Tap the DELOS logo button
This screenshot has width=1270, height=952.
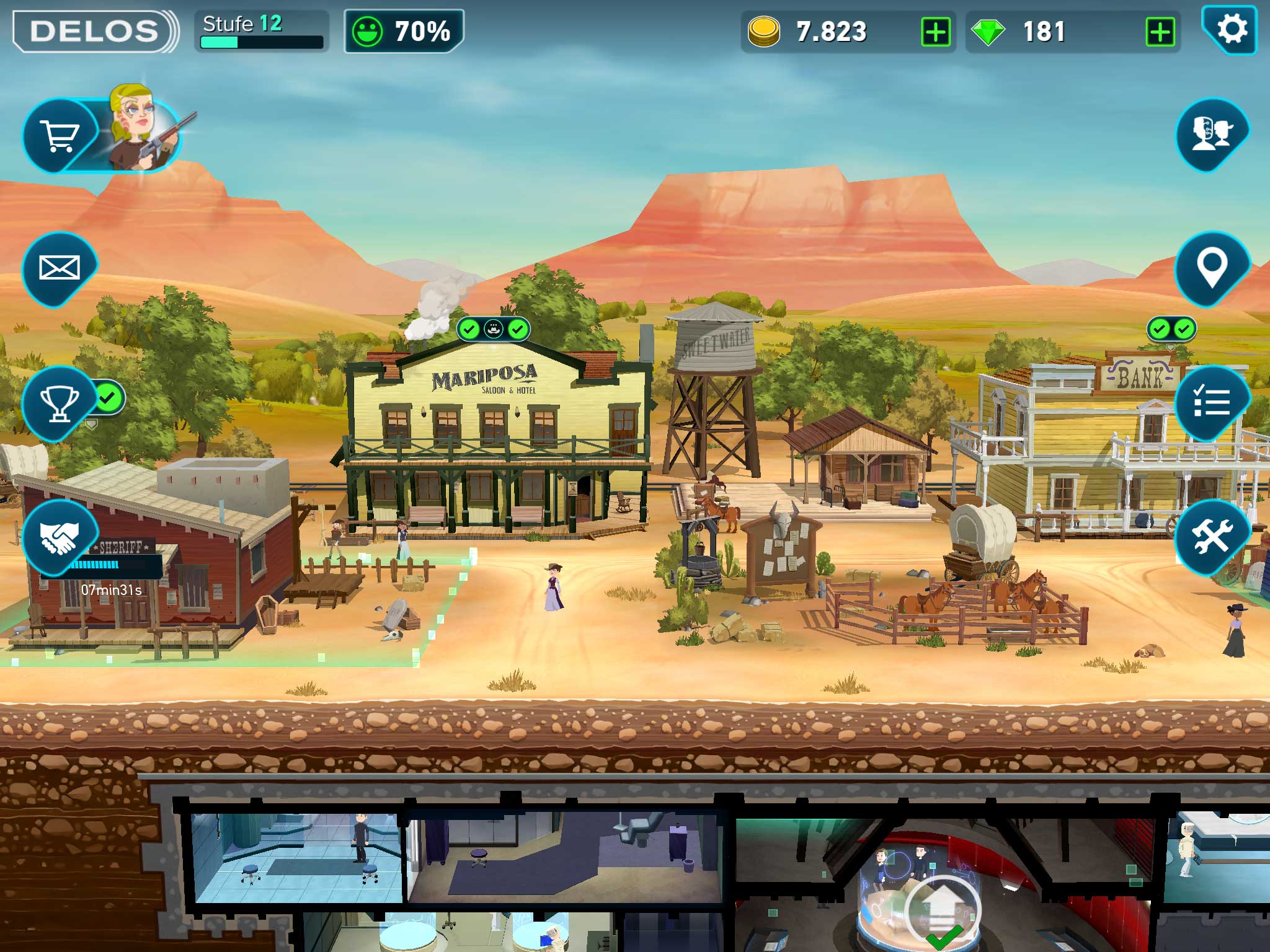coord(94,31)
